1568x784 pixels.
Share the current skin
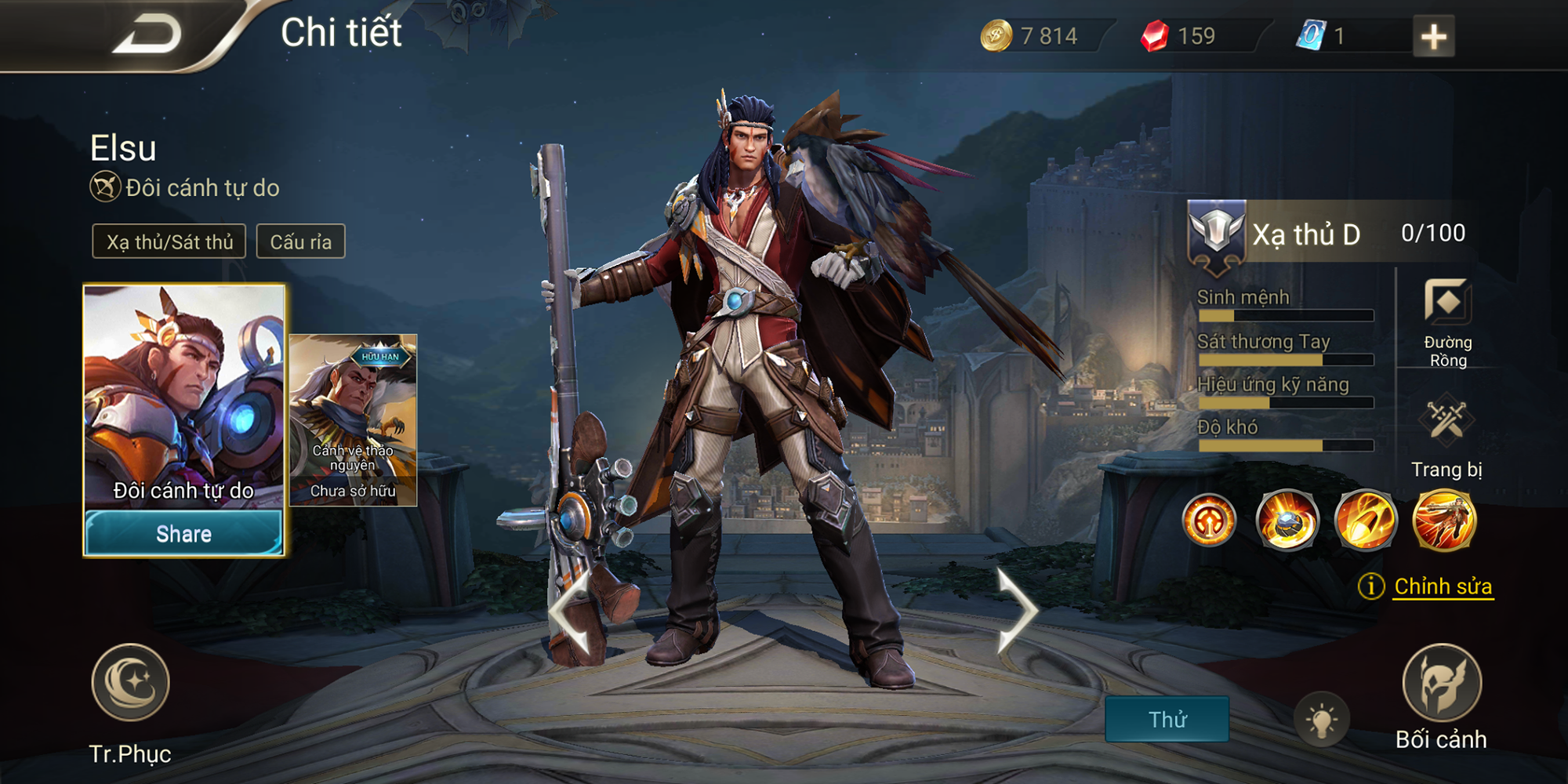183,534
